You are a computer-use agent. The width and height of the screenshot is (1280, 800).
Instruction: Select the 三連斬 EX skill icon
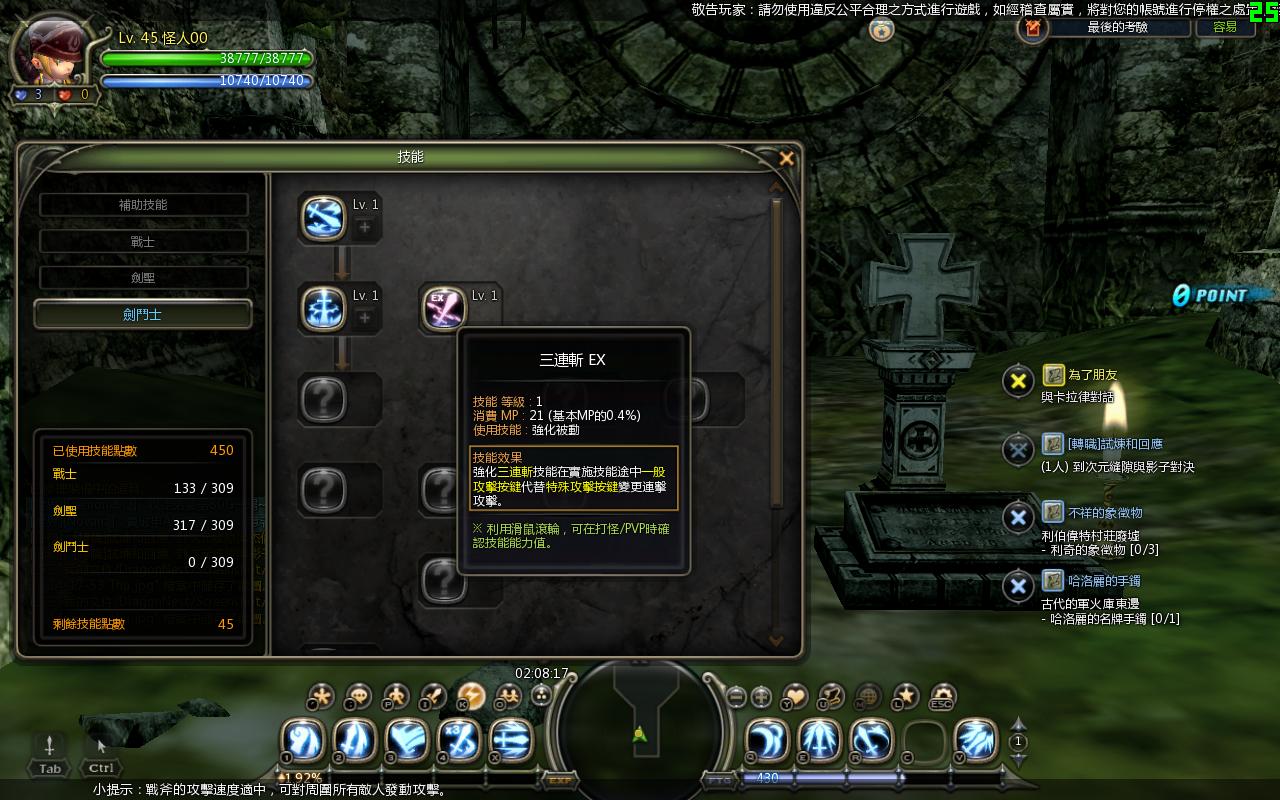click(x=443, y=308)
